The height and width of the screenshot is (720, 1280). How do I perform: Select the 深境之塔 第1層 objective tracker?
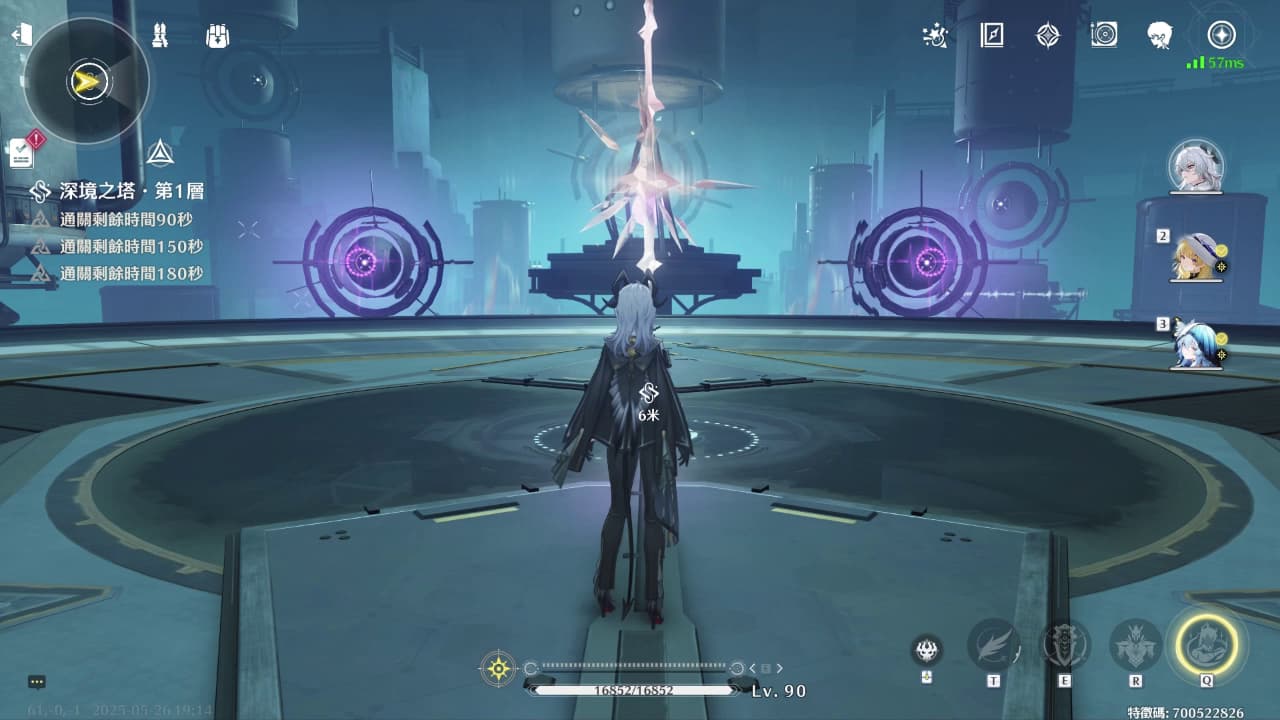tap(120, 191)
